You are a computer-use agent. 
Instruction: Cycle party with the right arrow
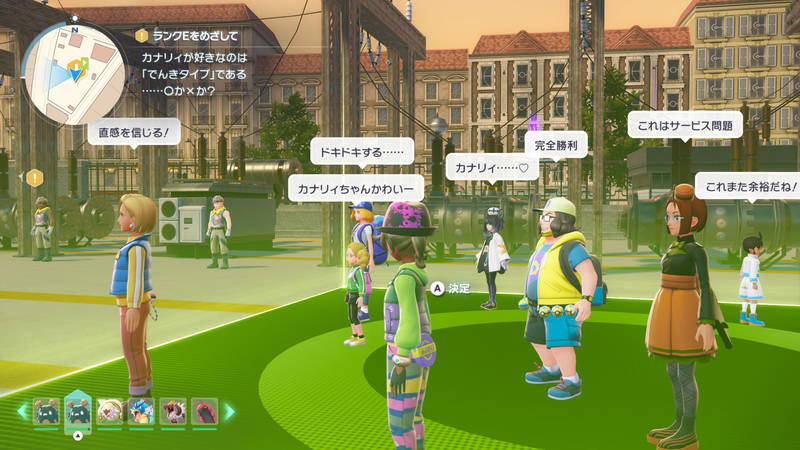click(229, 411)
